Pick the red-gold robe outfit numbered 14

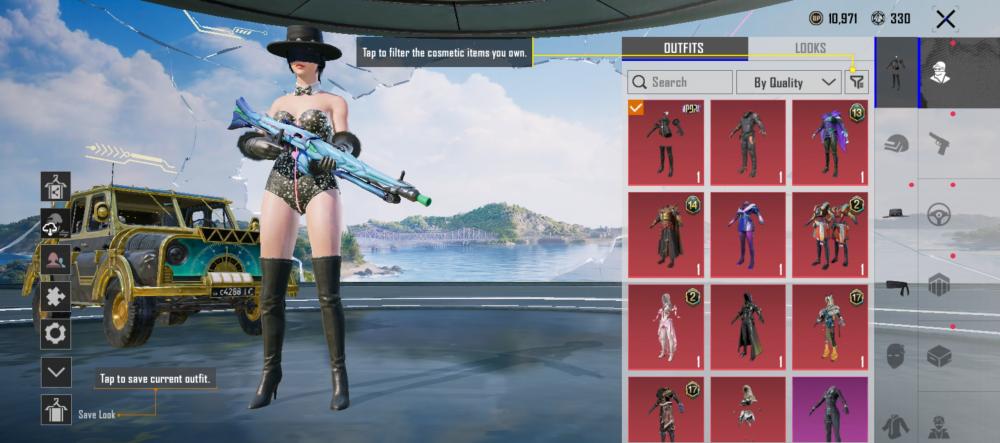665,234
